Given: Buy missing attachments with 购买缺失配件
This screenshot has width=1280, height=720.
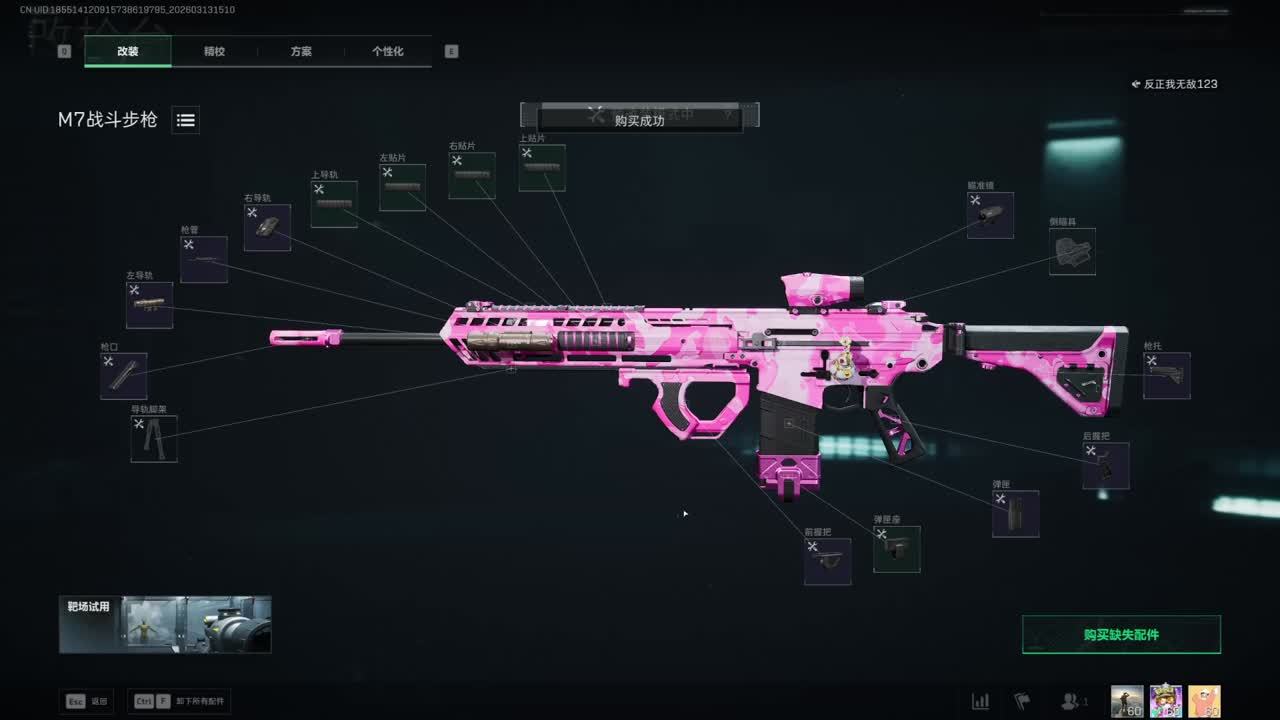Looking at the screenshot, I should (1121, 634).
